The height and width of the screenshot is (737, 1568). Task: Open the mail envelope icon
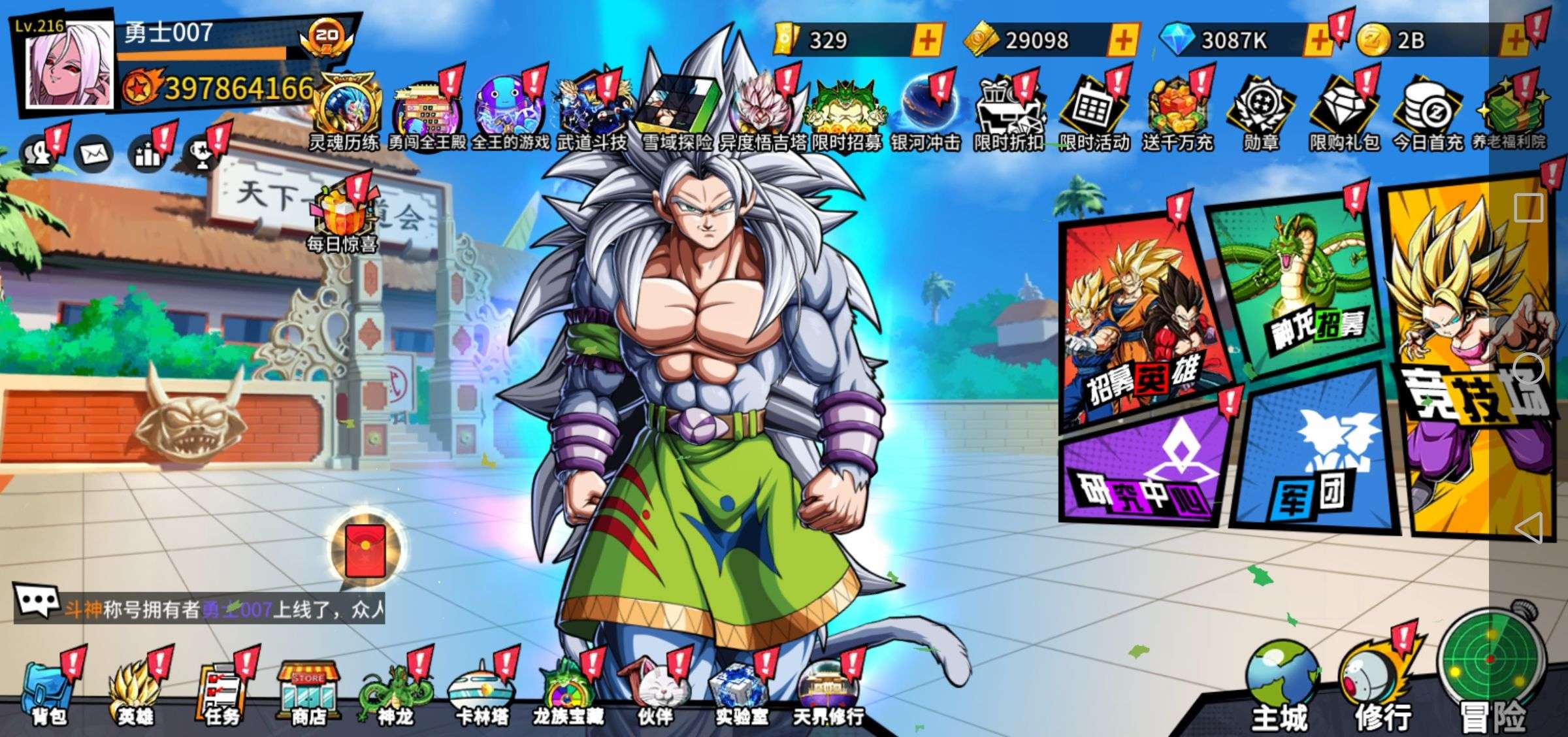(x=95, y=154)
